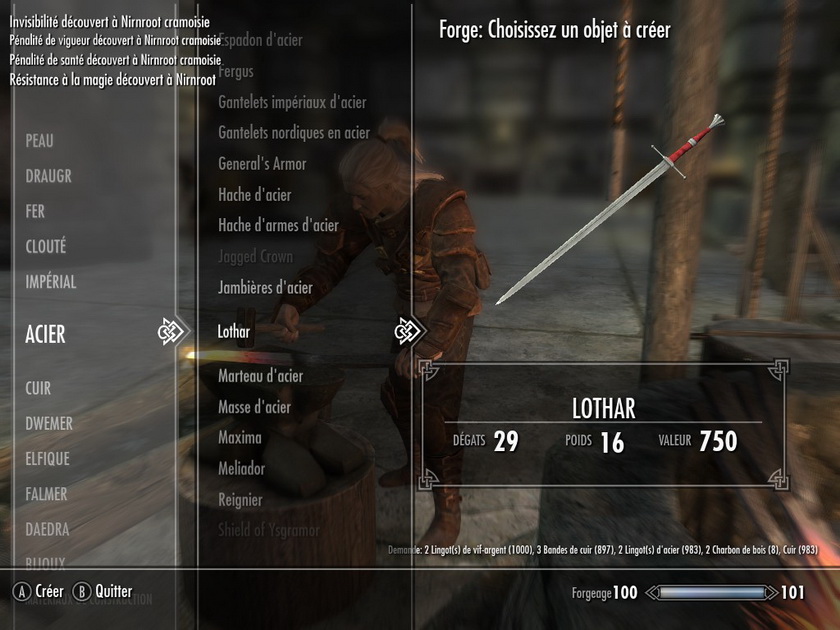This screenshot has height=630, width=840.
Task: Select the PEAU crafting category
Action: pyautogui.click(x=40, y=142)
